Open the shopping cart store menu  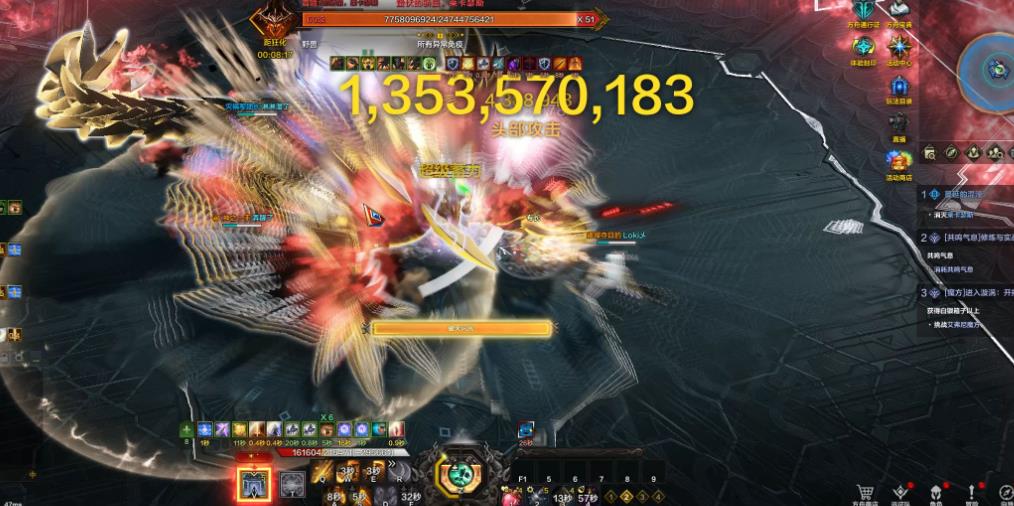click(x=866, y=491)
